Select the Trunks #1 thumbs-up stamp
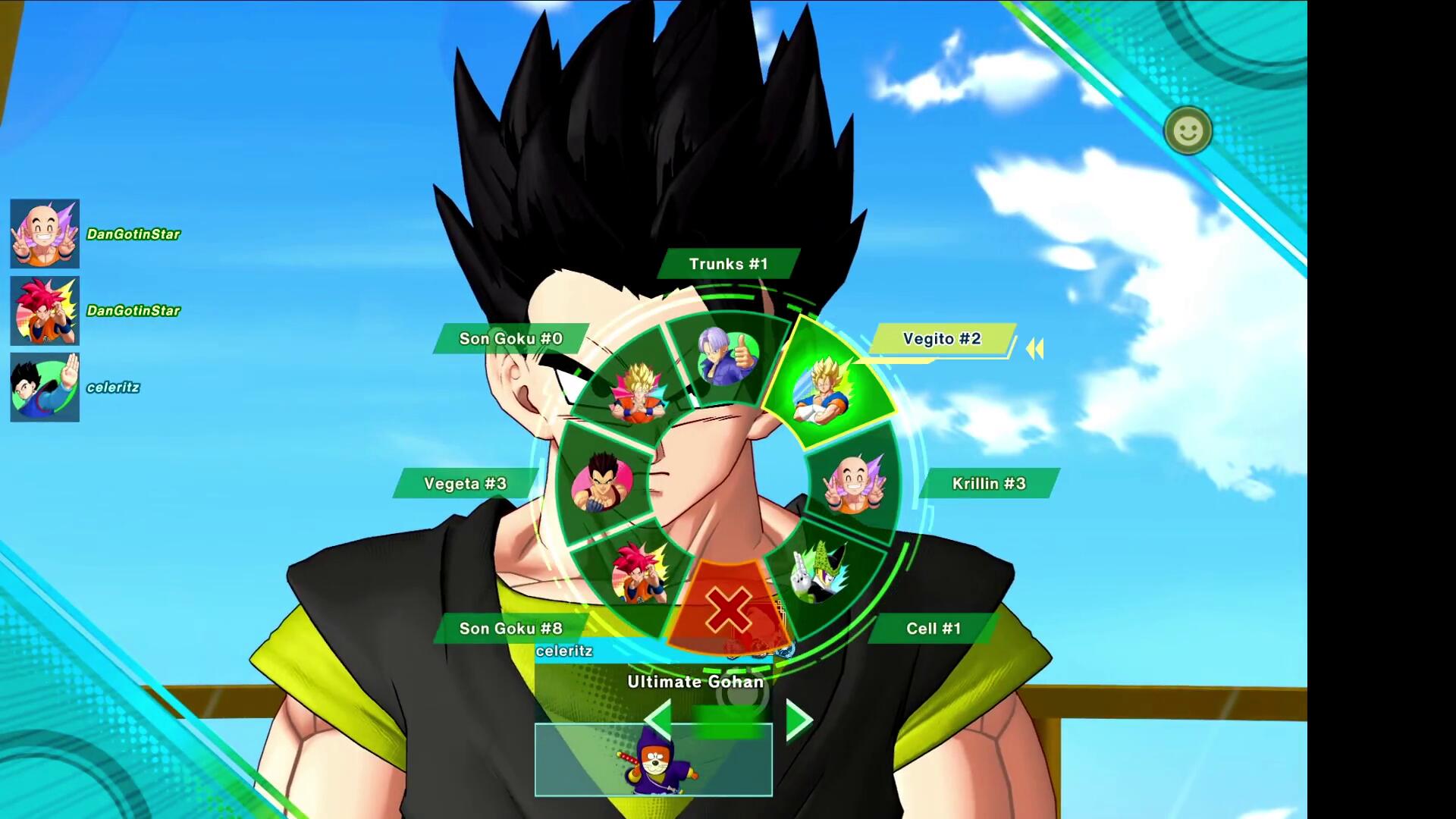The image size is (1456, 819). coord(727,356)
